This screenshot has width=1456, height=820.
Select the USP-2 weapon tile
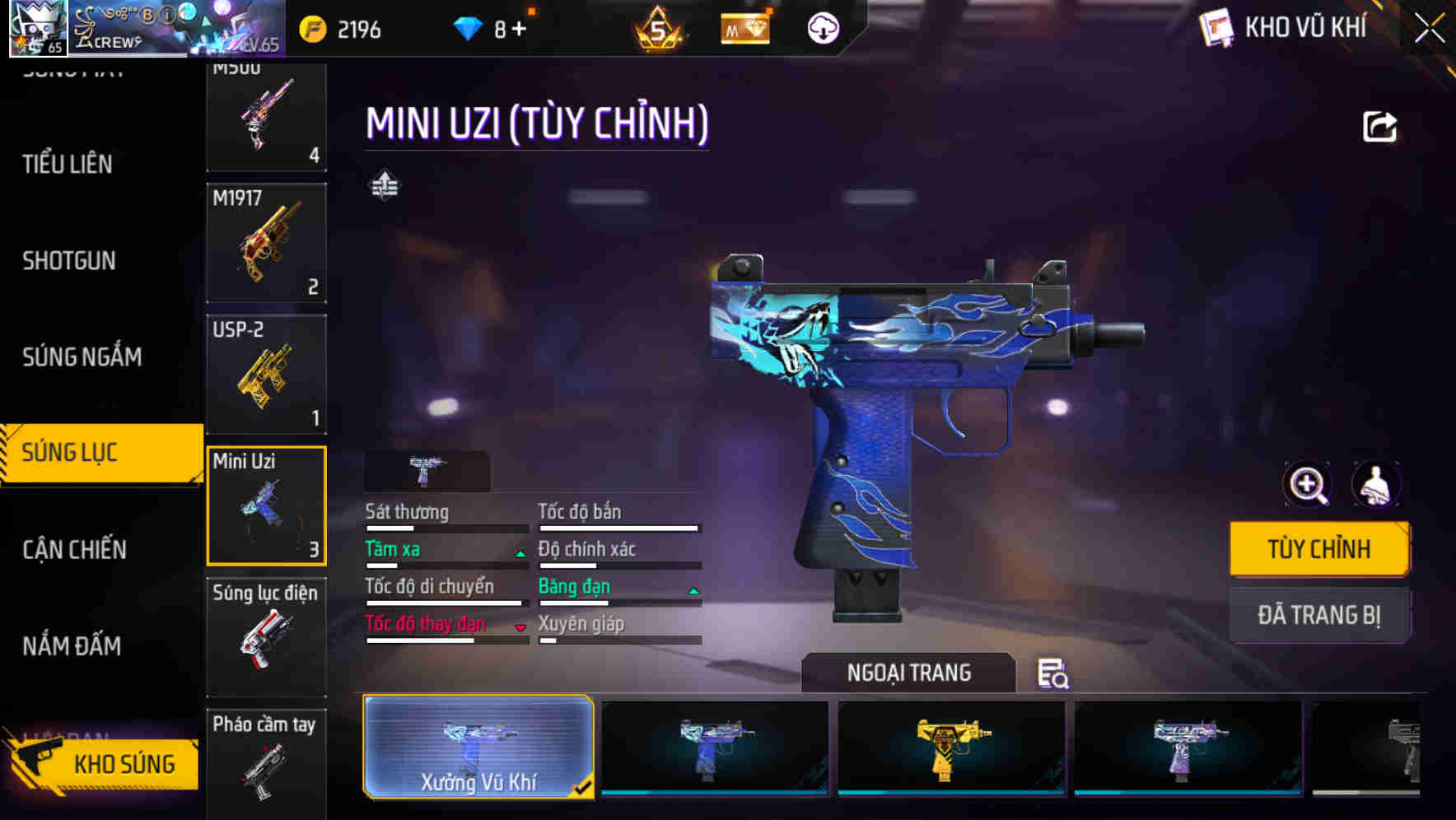(x=266, y=374)
